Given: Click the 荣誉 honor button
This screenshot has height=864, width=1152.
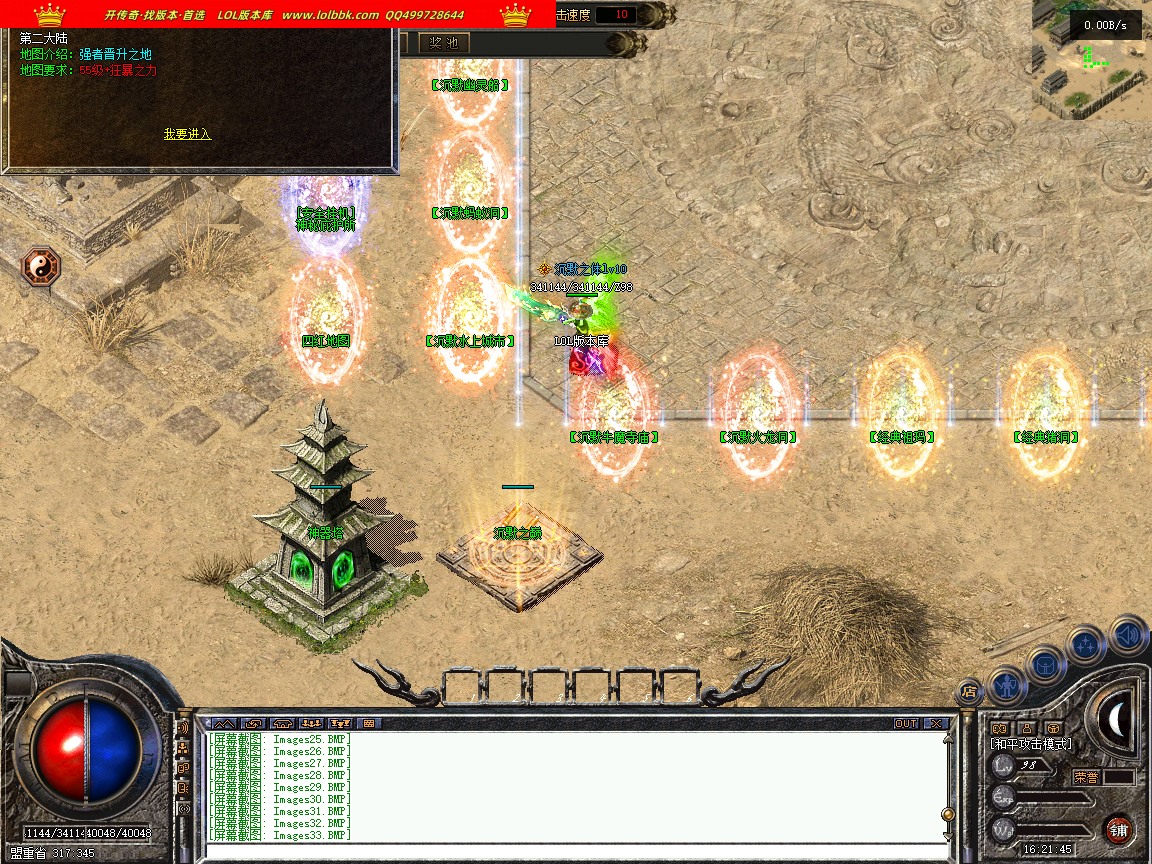Looking at the screenshot, I should click(x=1087, y=777).
